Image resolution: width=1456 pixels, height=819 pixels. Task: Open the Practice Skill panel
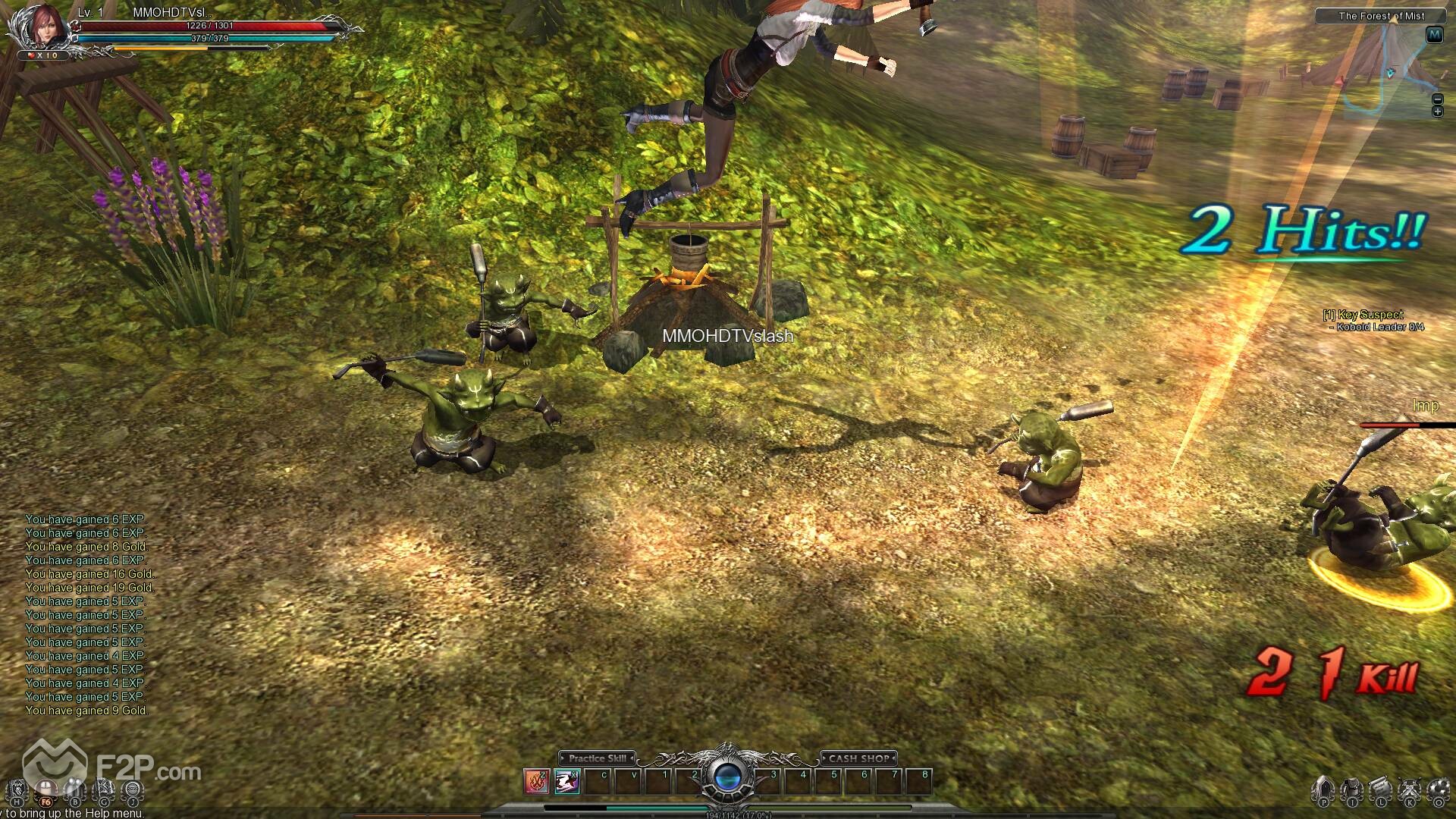click(x=598, y=758)
